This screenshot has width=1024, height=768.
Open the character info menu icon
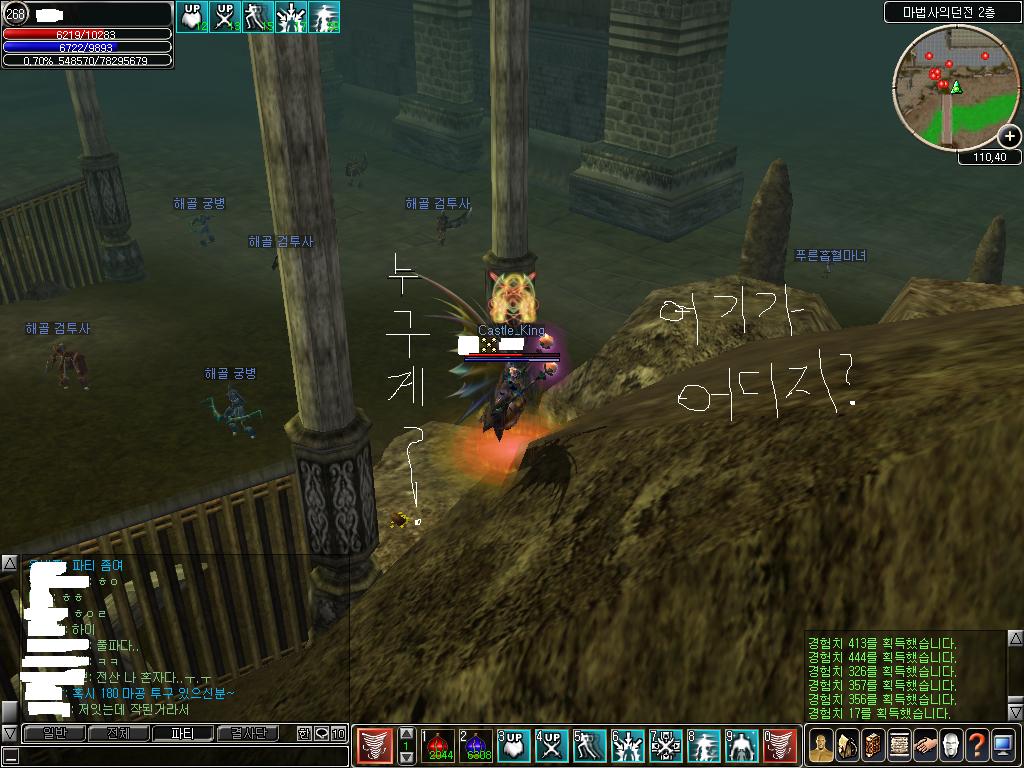point(821,745)
